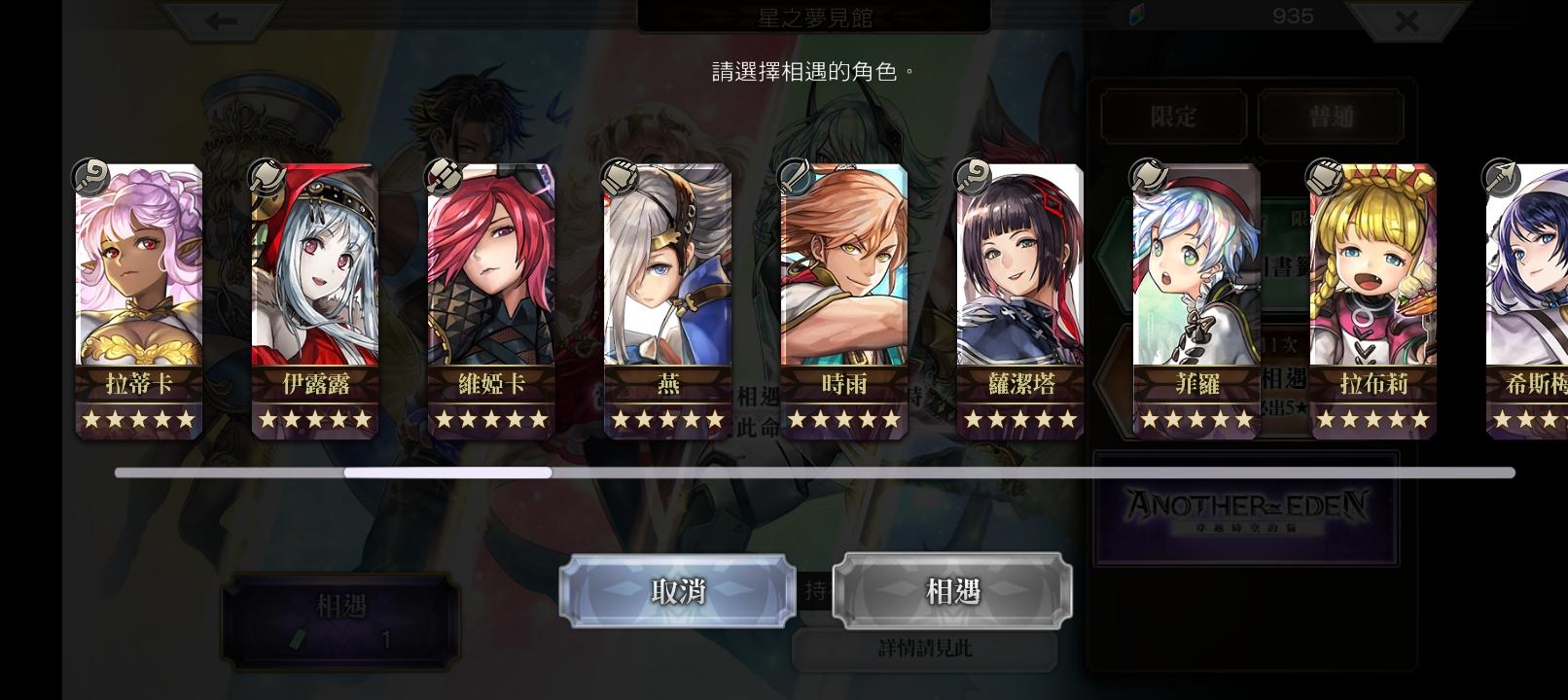This screenshot has width=1568, height=700.
Task: Select the staff weapon icon on 拉蒂卡's card
Action: click(x=90, y=176)
